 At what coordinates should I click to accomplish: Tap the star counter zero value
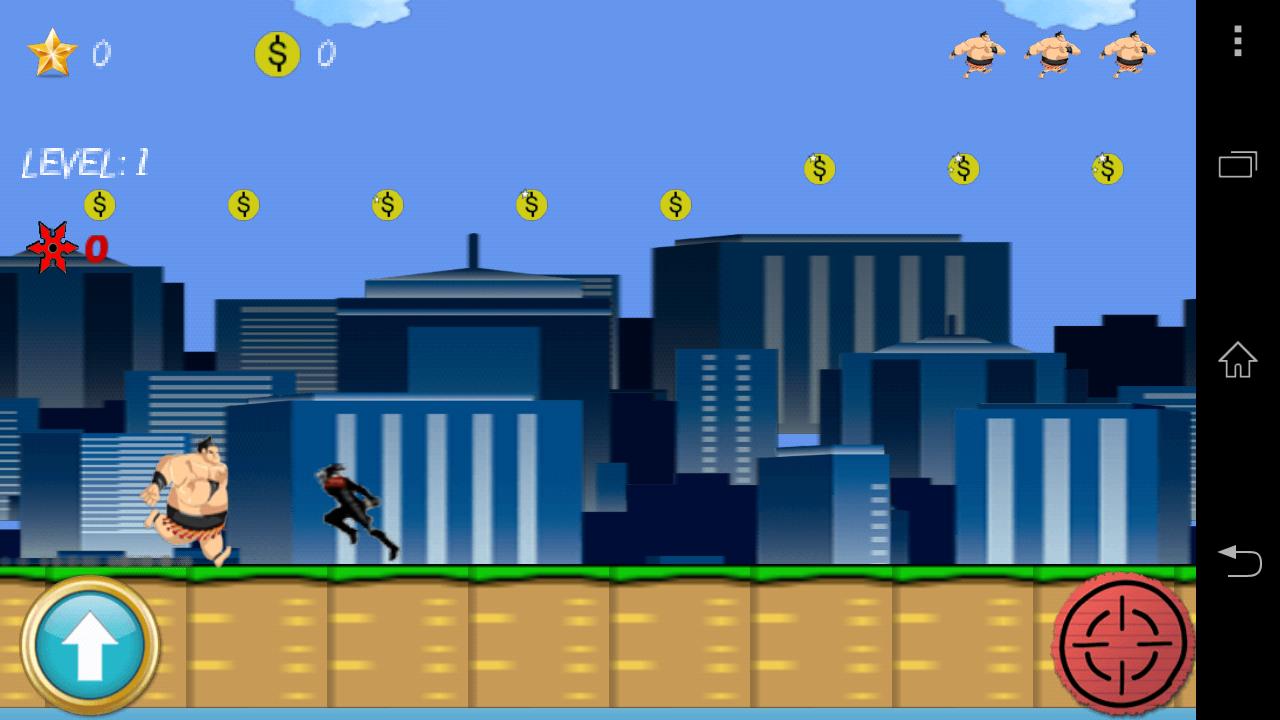[101, 55]
